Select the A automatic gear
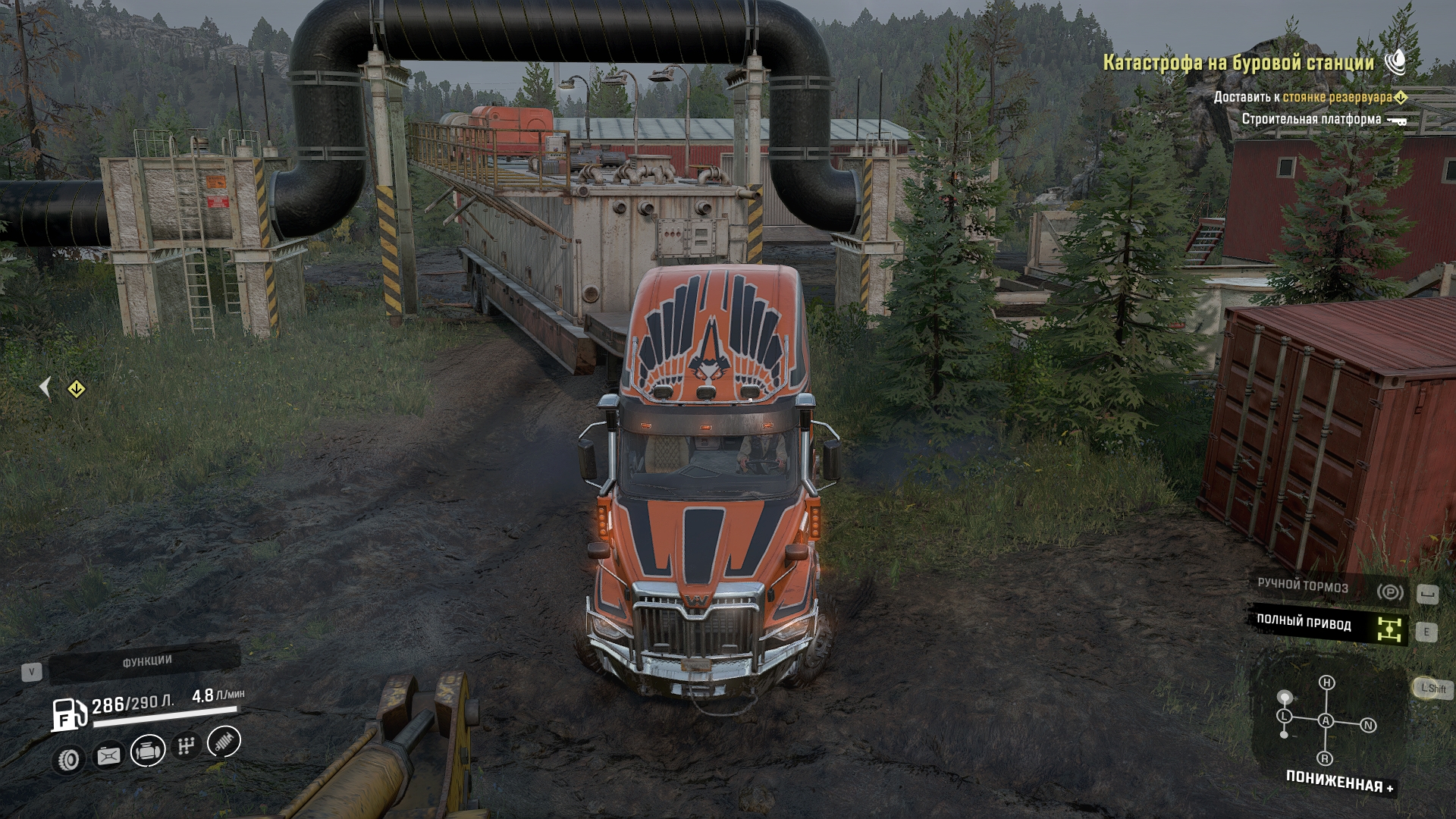Image resolution: width=1456 pixels, height=819 pixels. [x=1326, y=720]
